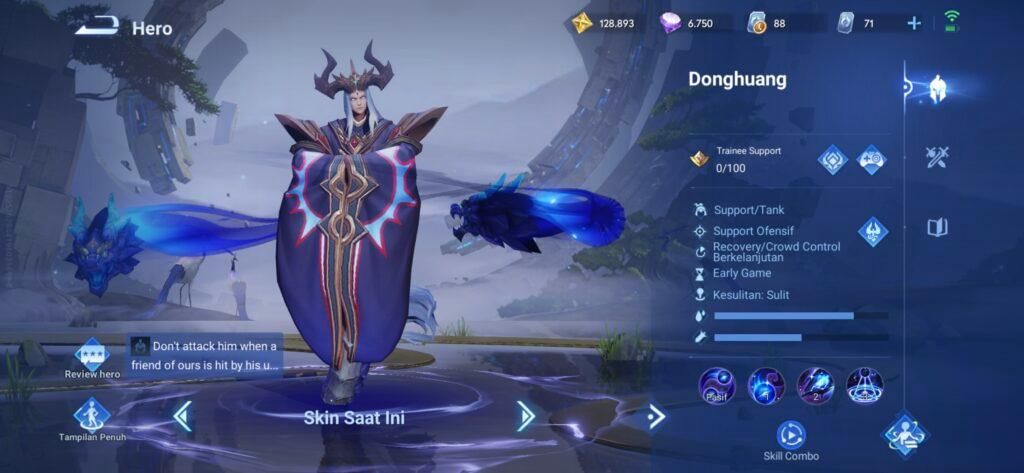Collapse the hero panel with small side arrow
The height and width of the screenshot is (473, 1024).
pos(655,415)
